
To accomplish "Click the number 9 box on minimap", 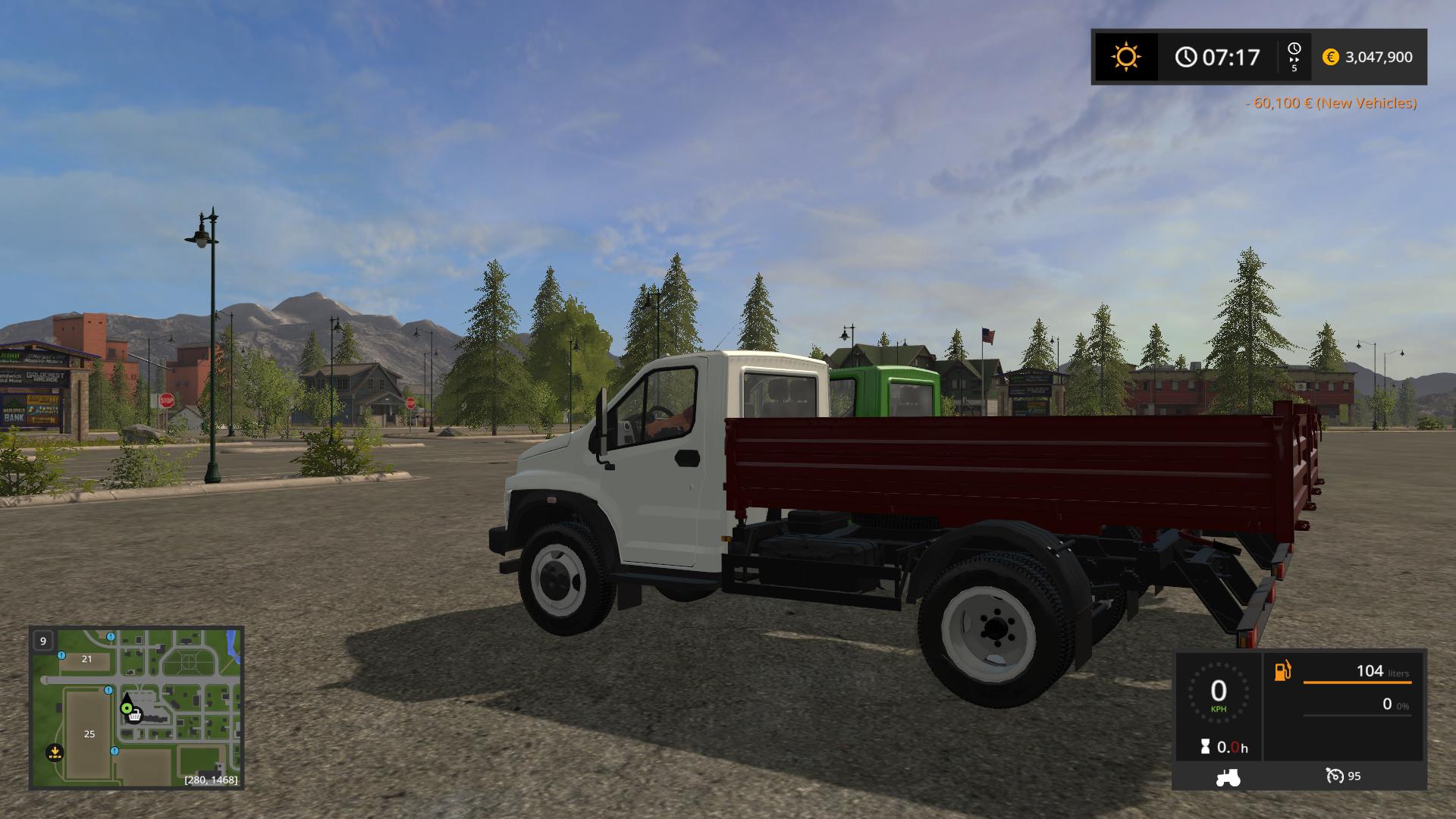I will (43, 641).
